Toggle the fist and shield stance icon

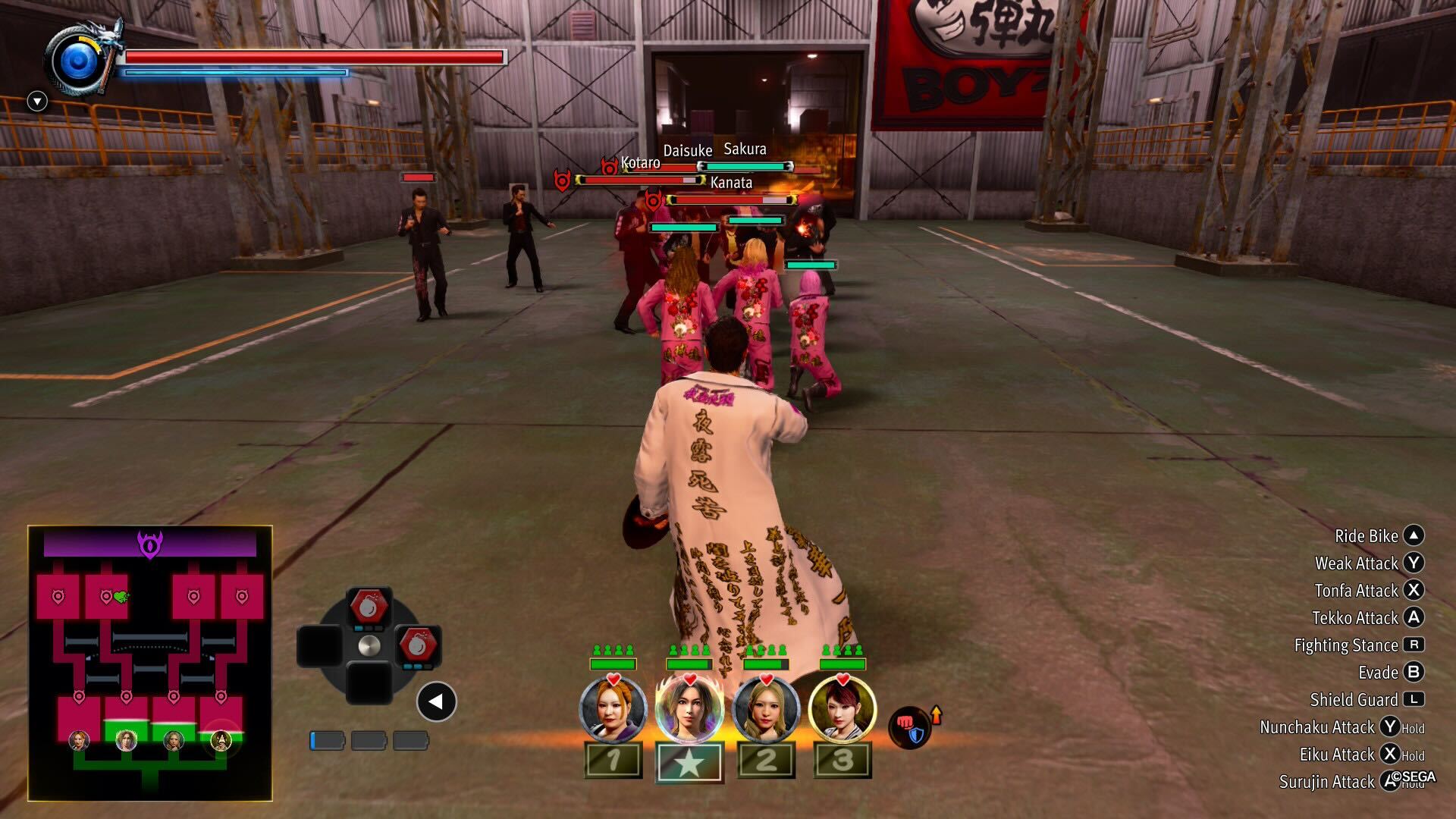coord(910,727)
